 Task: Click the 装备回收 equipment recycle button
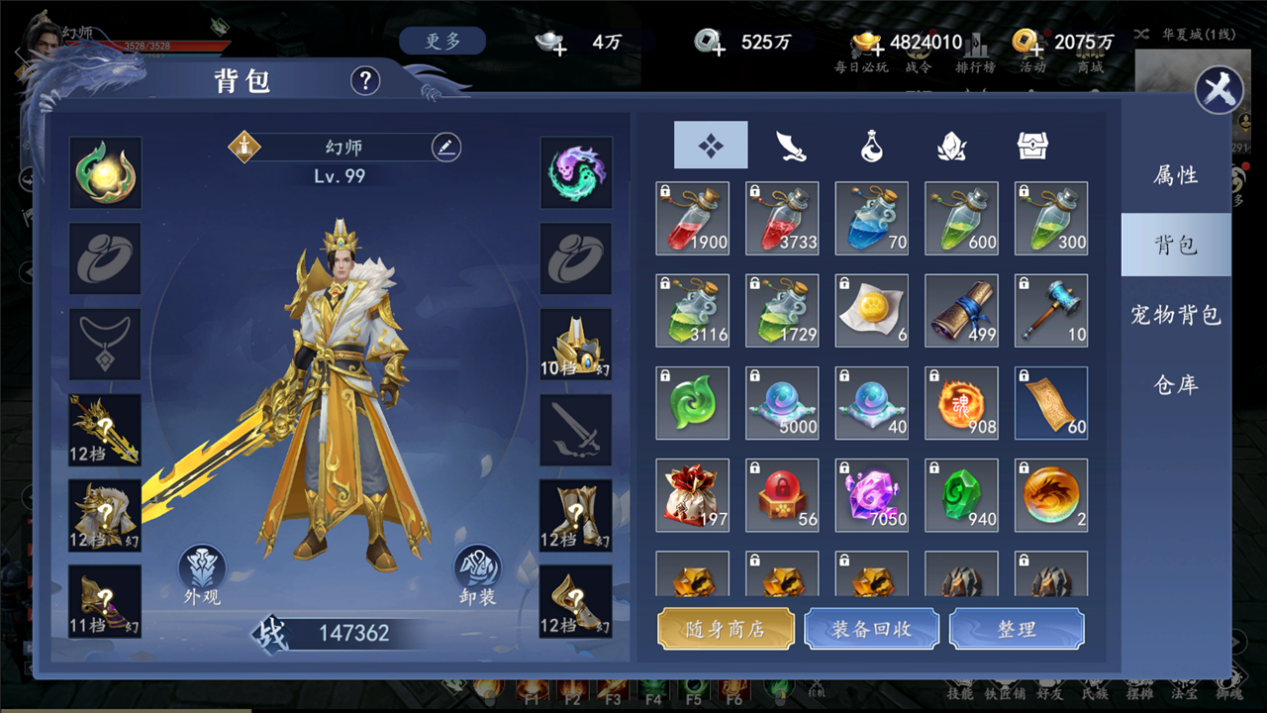click(871, 629)
